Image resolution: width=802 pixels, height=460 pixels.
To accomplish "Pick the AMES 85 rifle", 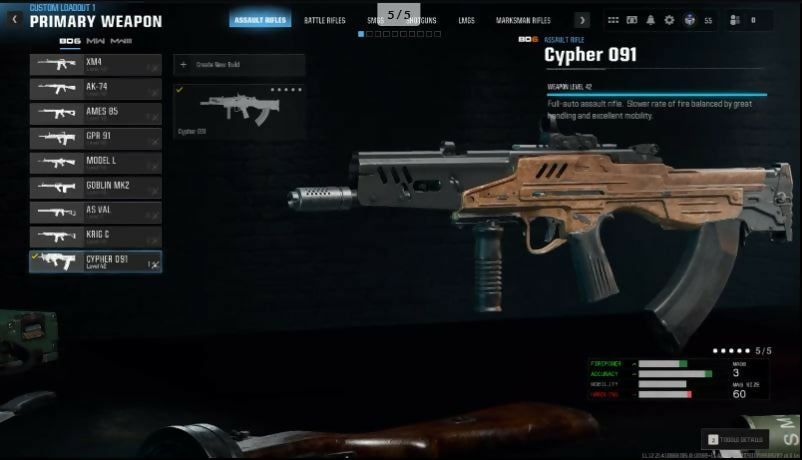I will point(95,113).
